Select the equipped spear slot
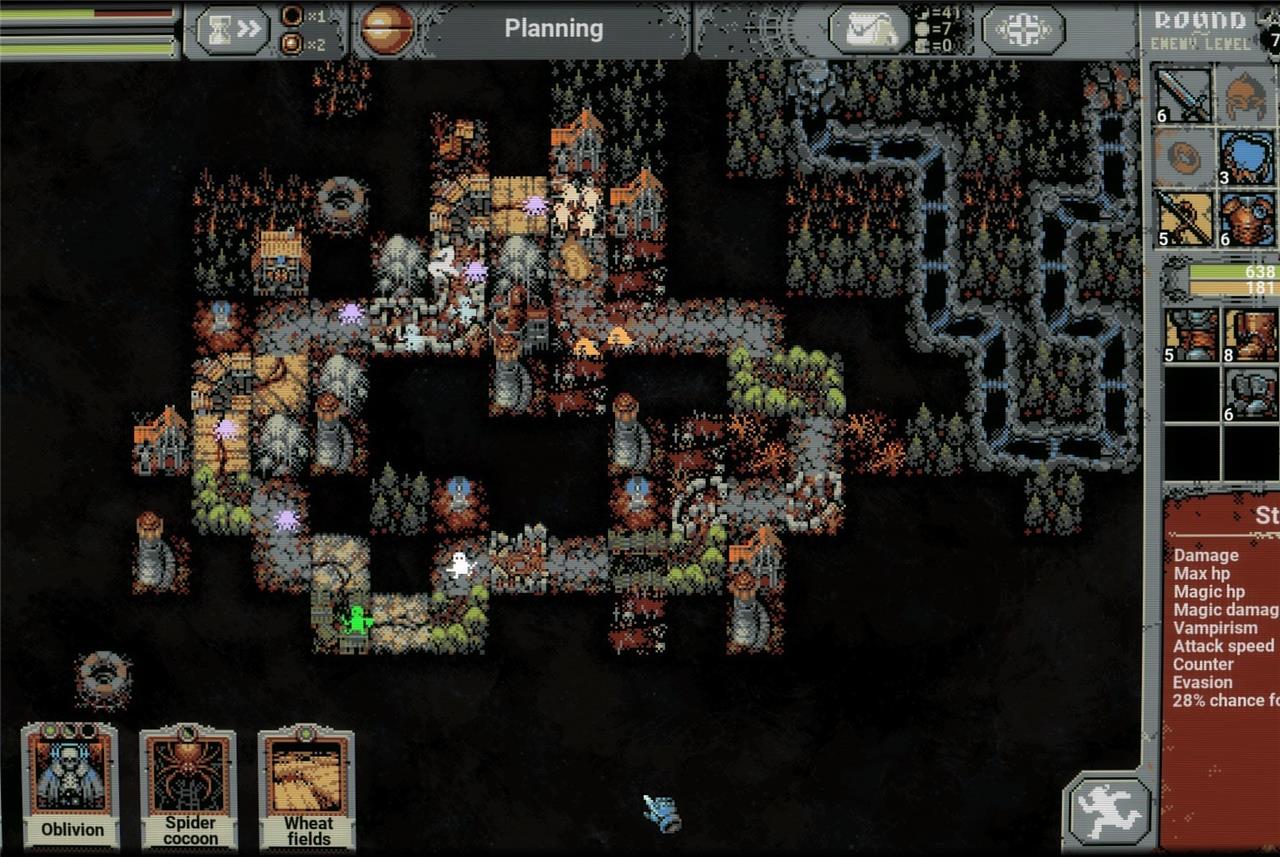The height and width of the screenshot is (857, 1280). pyautogui.click(x=1183, y=219)
